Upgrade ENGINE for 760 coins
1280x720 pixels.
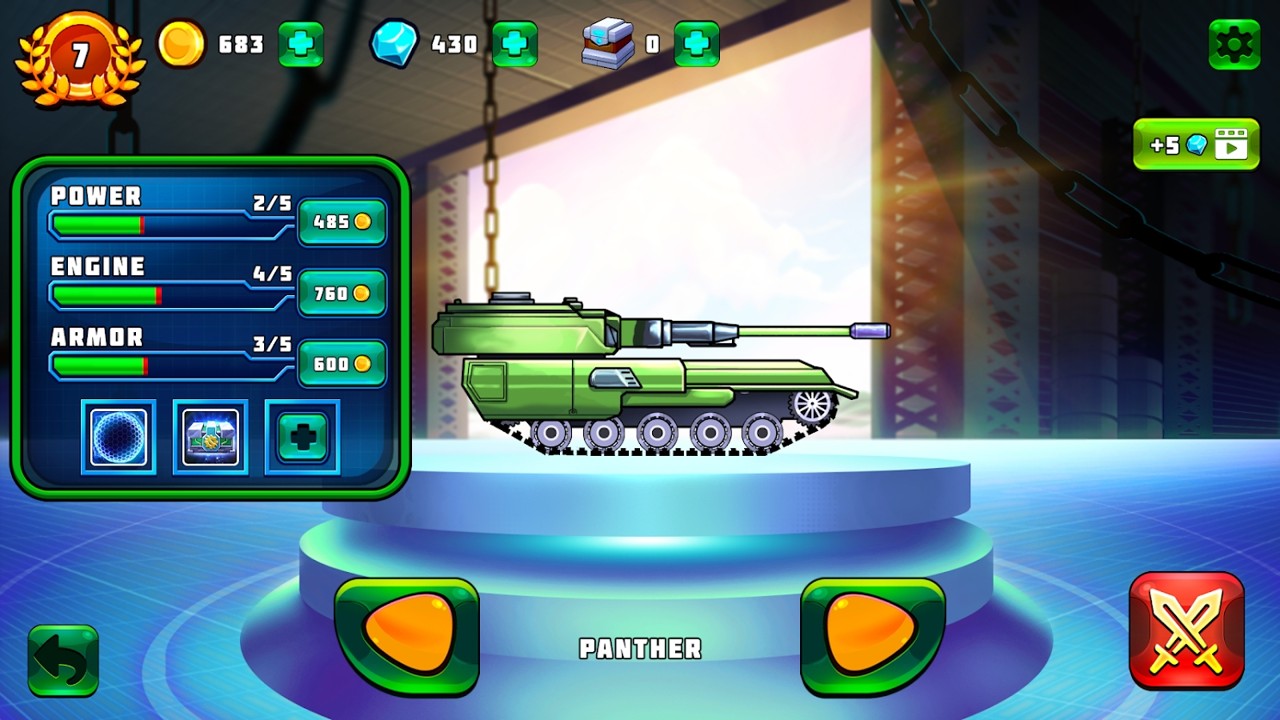click(342, 292)
